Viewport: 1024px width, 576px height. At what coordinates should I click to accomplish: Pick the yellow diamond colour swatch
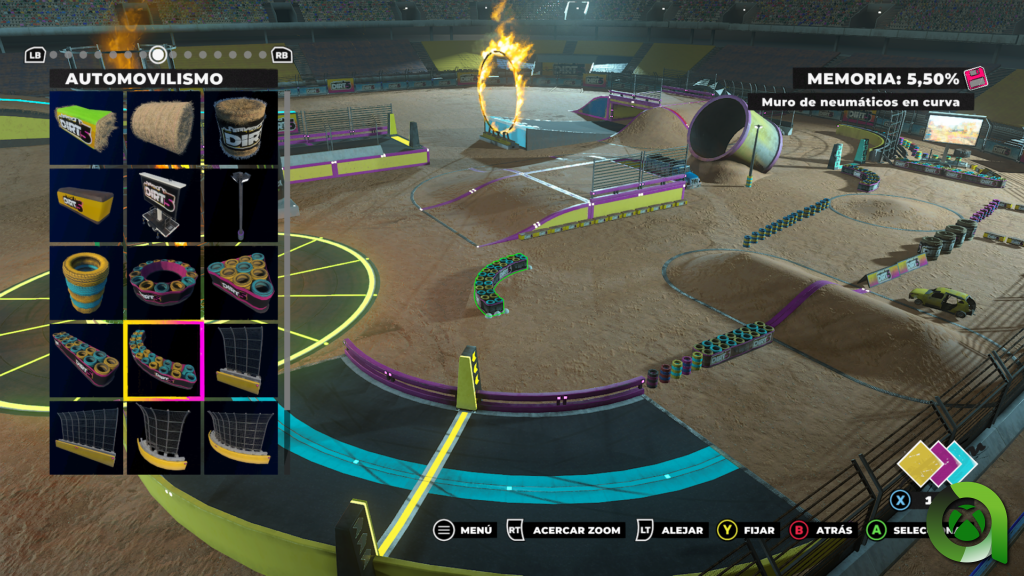917,463
